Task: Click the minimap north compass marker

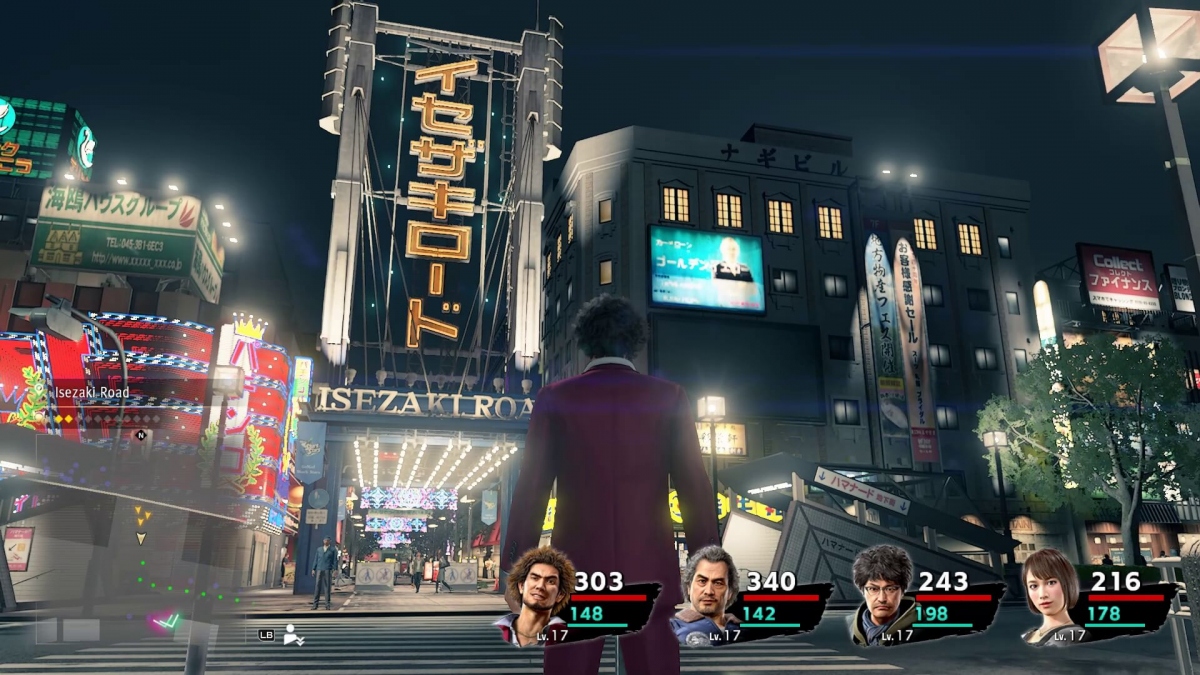Action: pos(141,435)
